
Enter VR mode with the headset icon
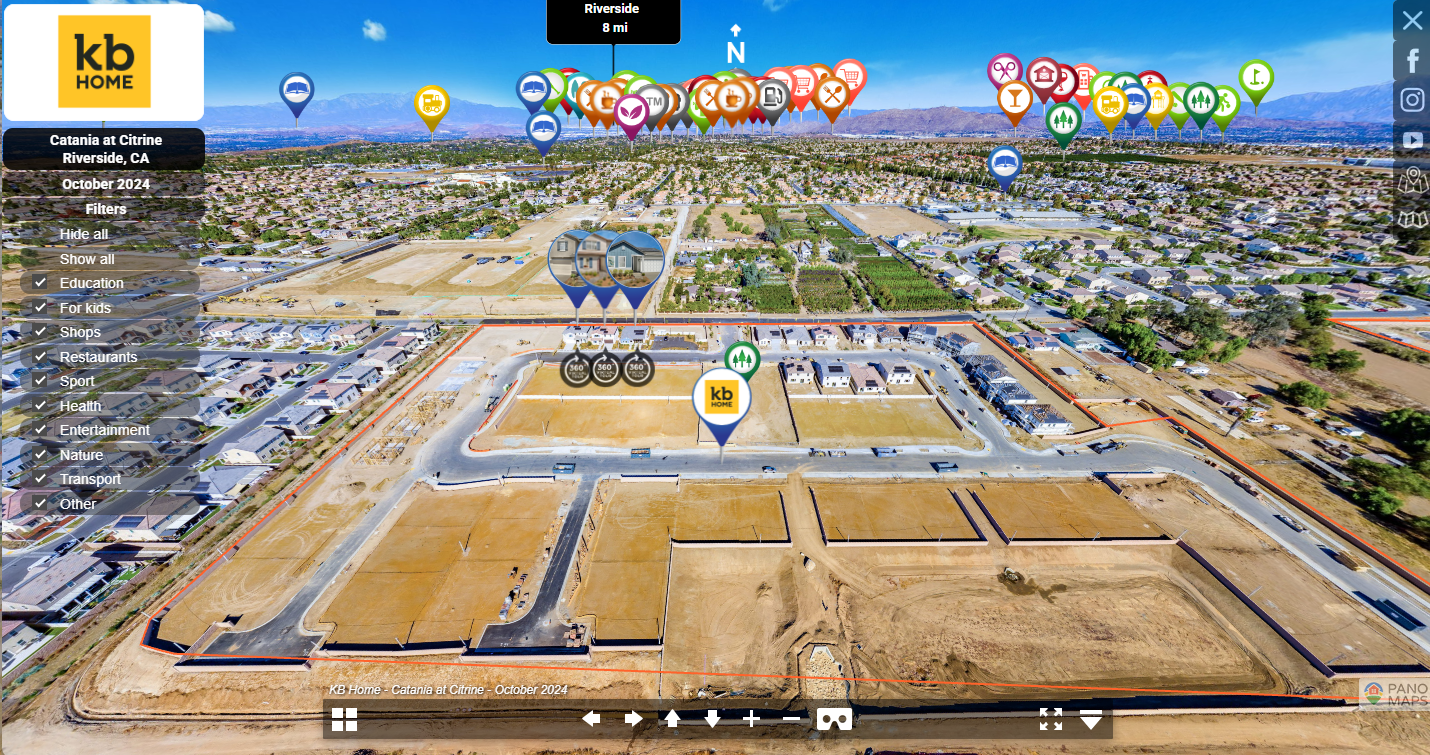tap(834, 719)
